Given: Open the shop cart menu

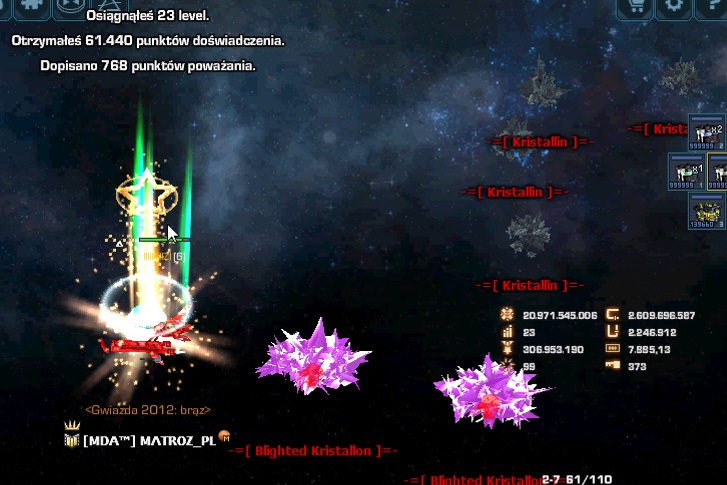Looking at the screenshot, I should coord(634,6).
